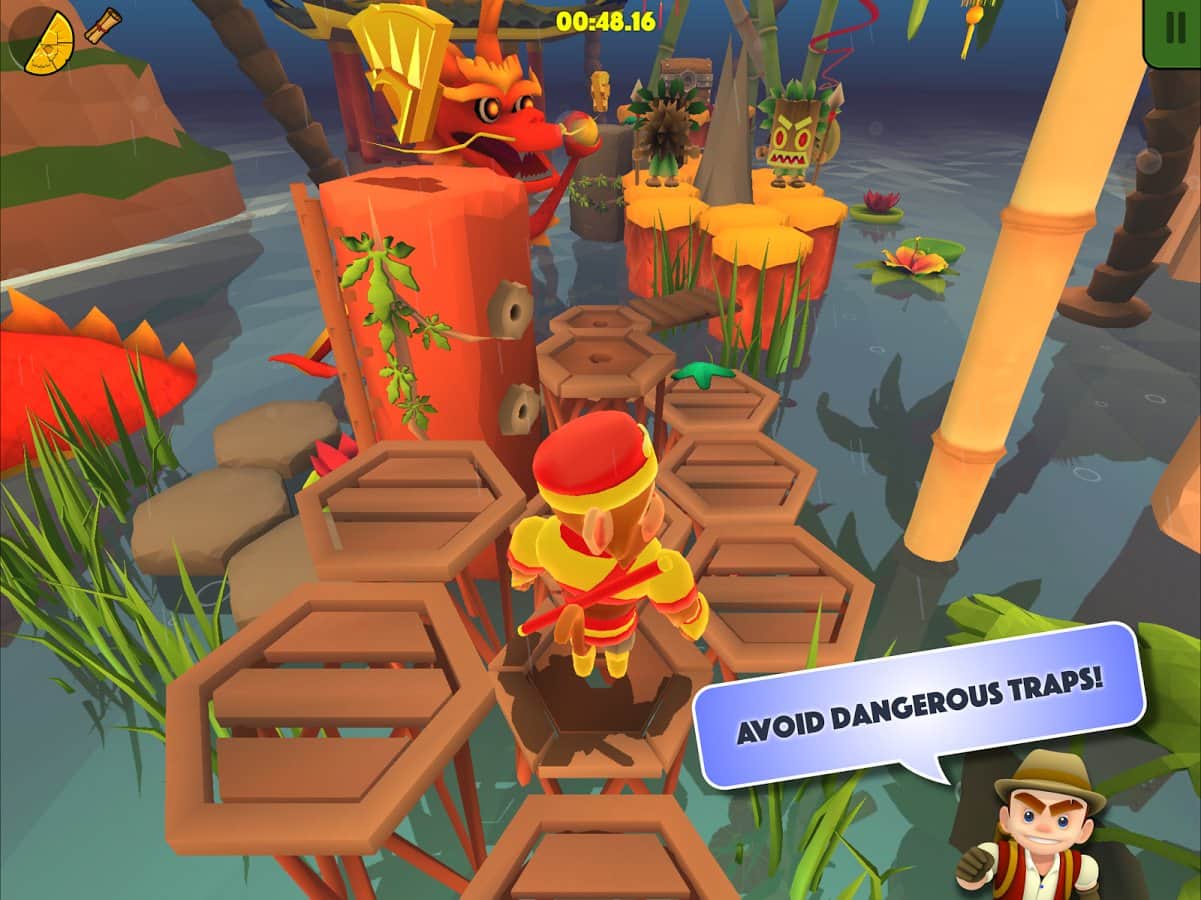Select the rolled scroll icon

tap(102, 24)
